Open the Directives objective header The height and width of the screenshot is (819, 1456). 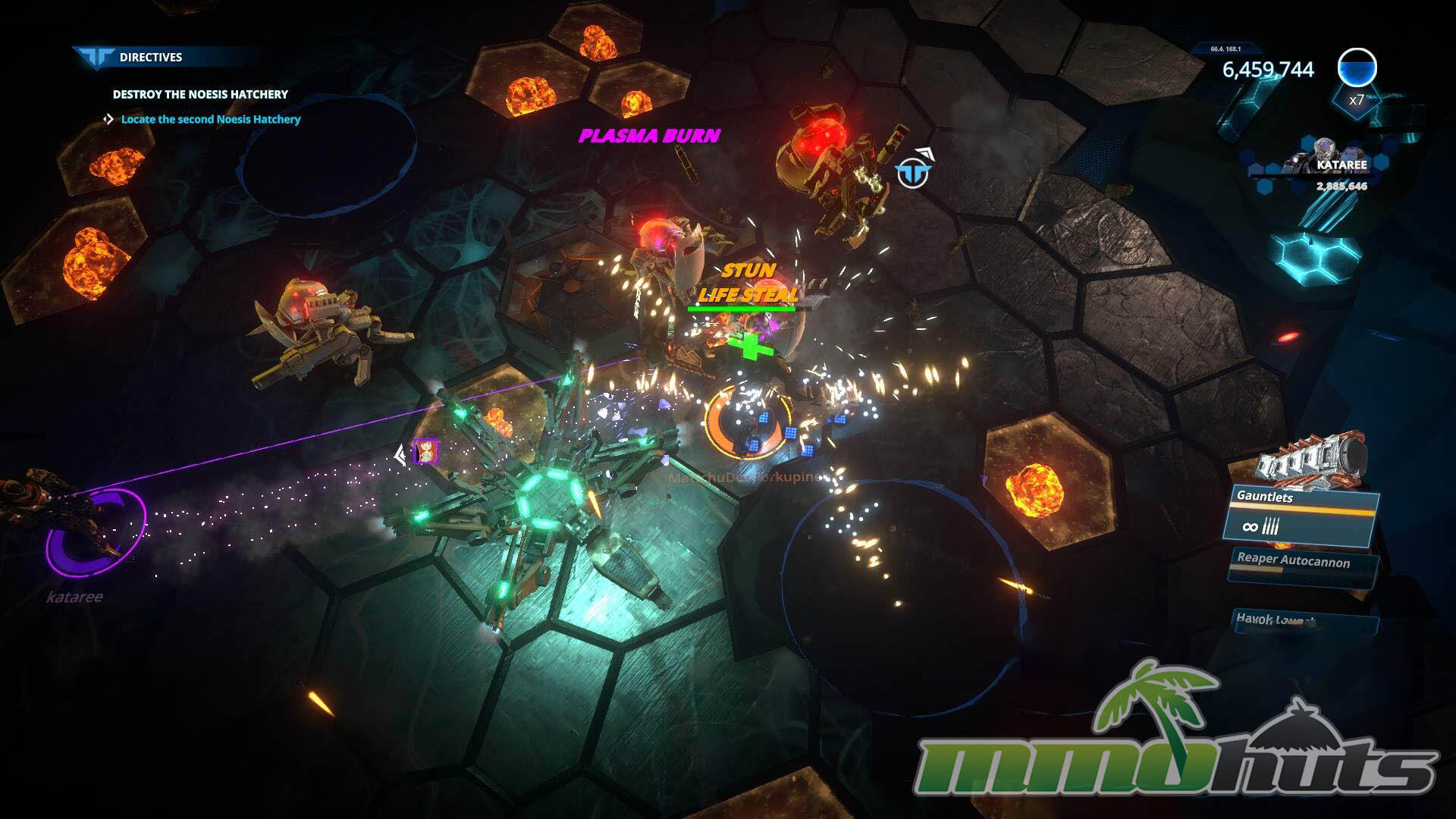pos(150,57)
